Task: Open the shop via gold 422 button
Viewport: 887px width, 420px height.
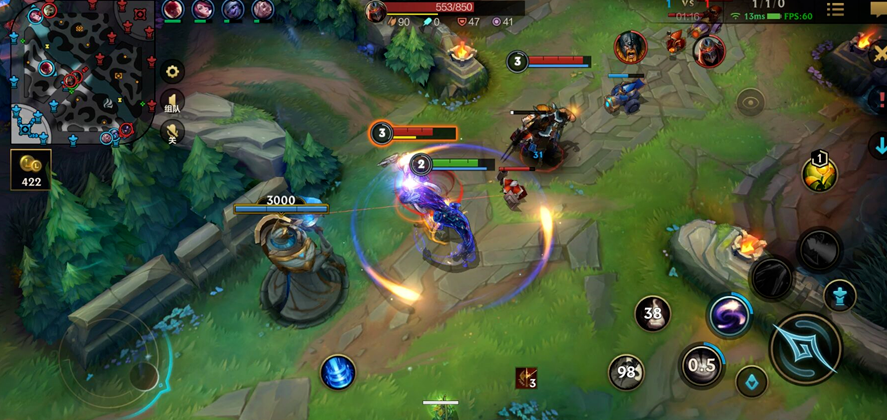Action: pos(30,170)
